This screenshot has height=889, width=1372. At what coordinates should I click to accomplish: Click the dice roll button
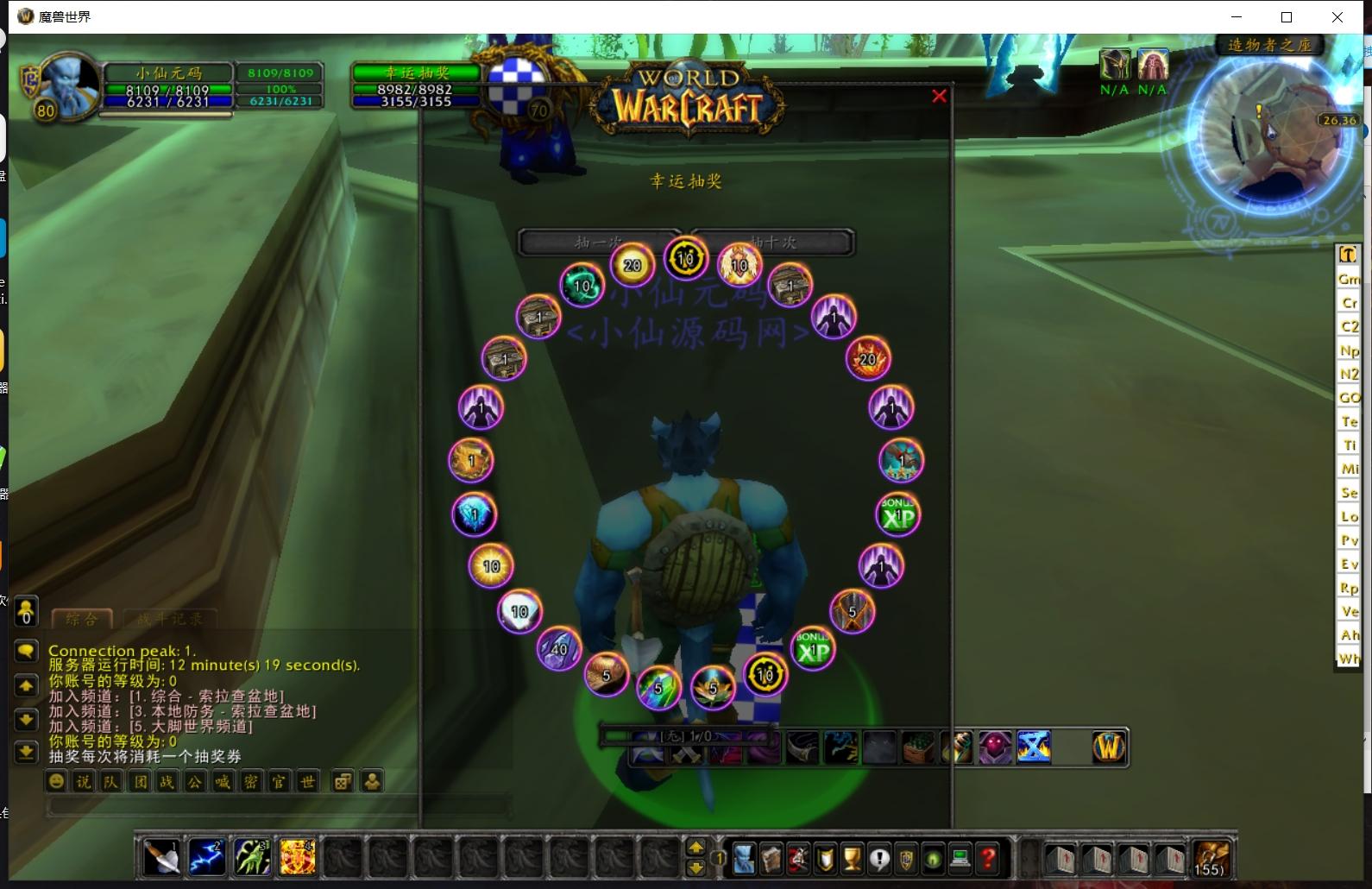point(343,782)
